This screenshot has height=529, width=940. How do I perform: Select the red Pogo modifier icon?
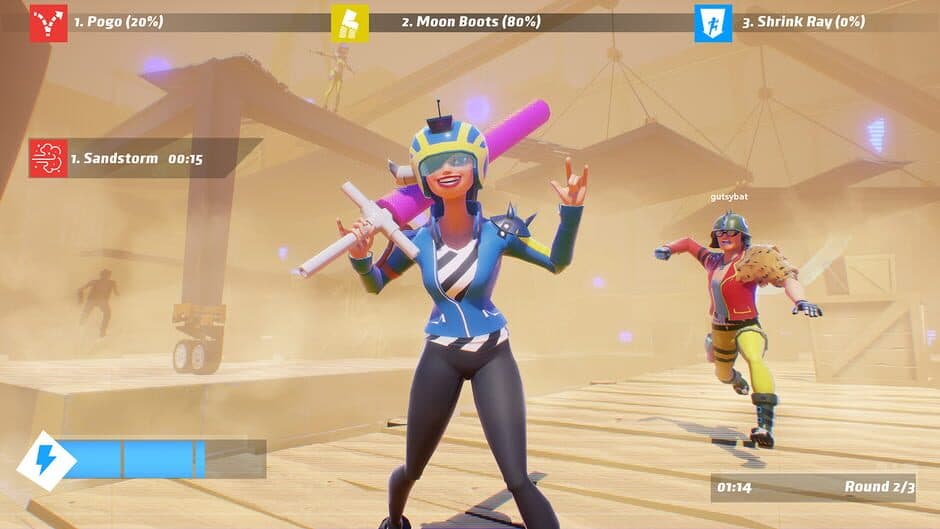click(x=48, y=22)
